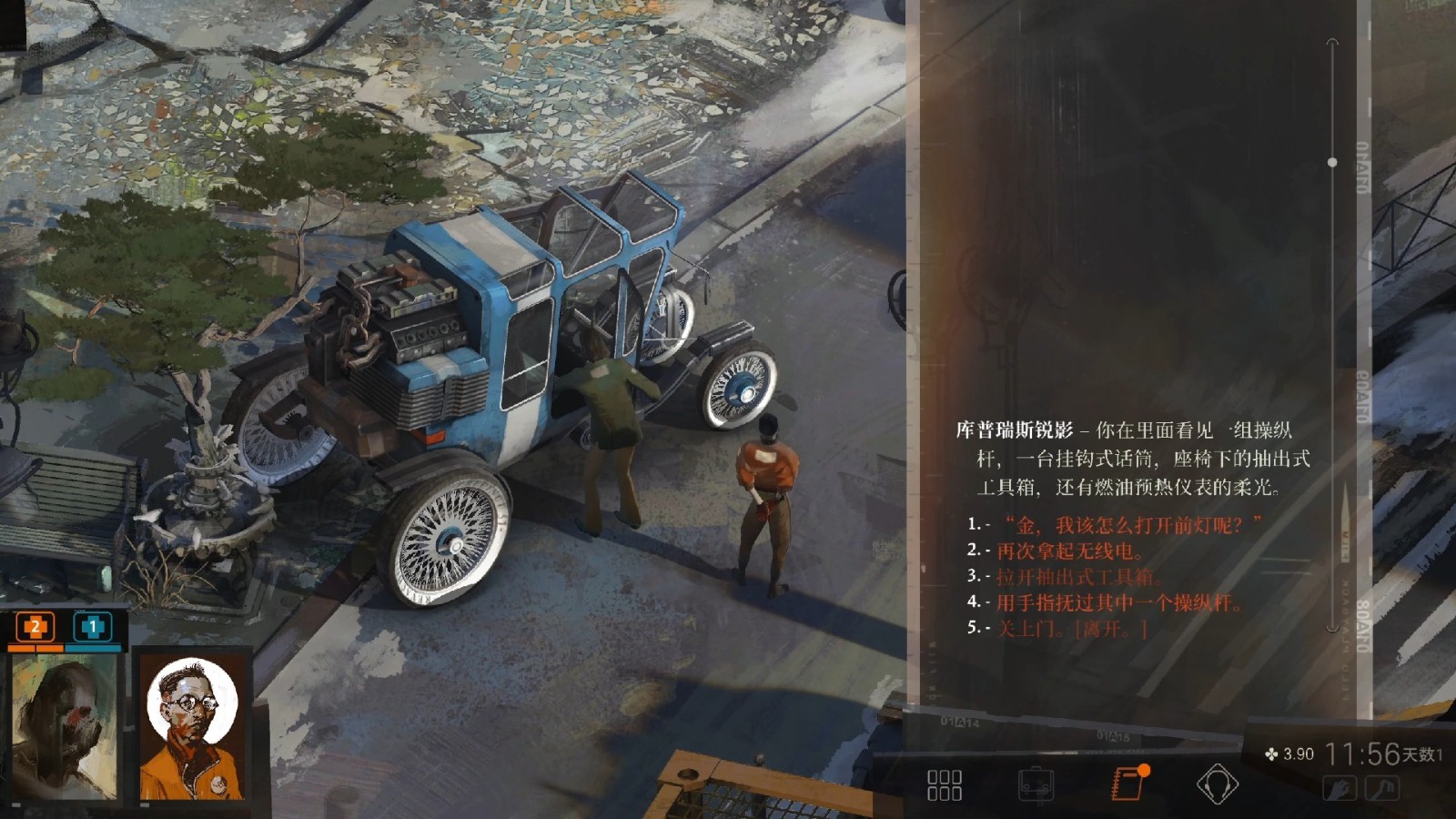Use the orange health heal button
1456x819 pixels.
tap(35, 626)
